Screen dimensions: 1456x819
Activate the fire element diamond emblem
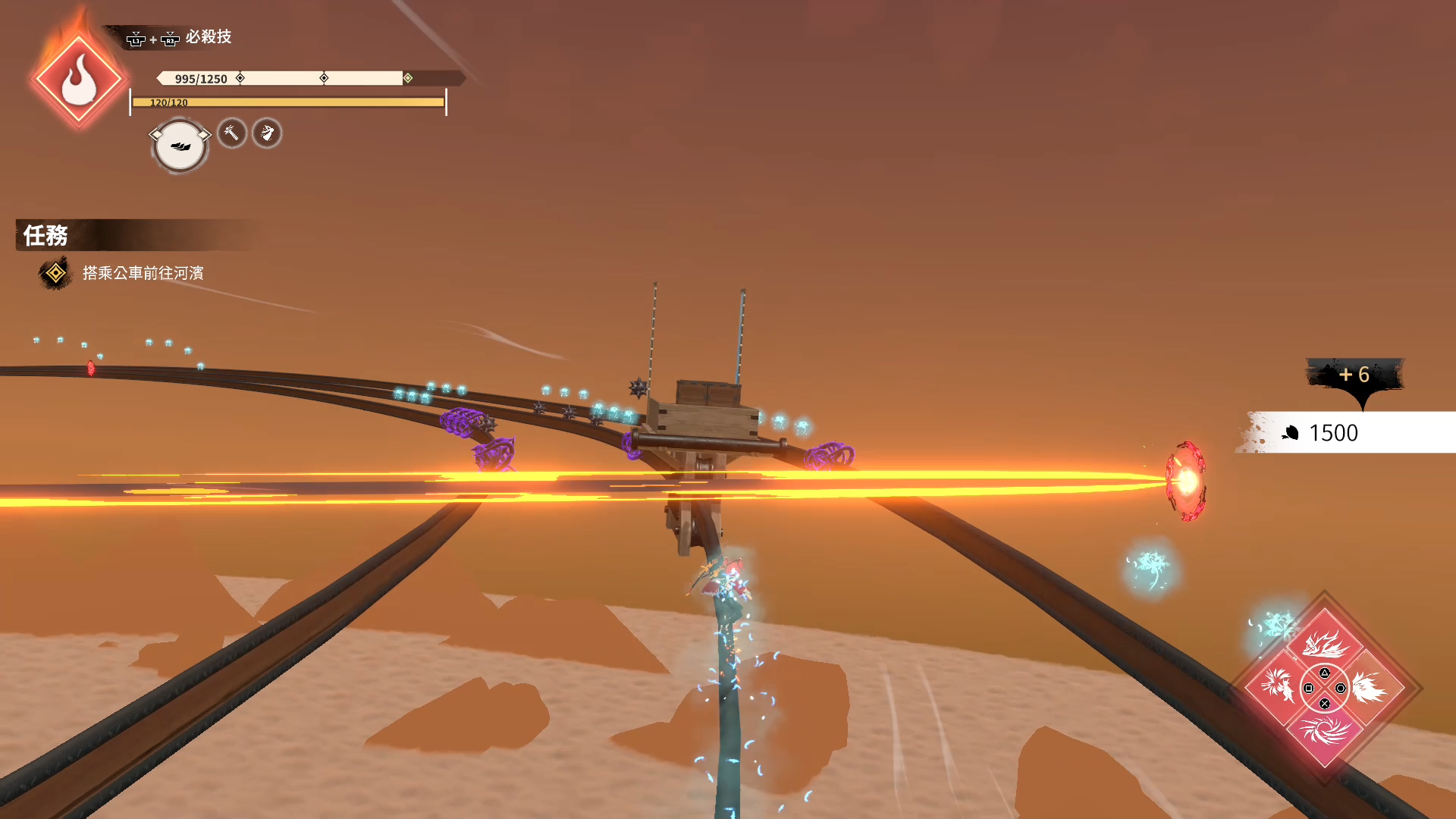point(78,80)
